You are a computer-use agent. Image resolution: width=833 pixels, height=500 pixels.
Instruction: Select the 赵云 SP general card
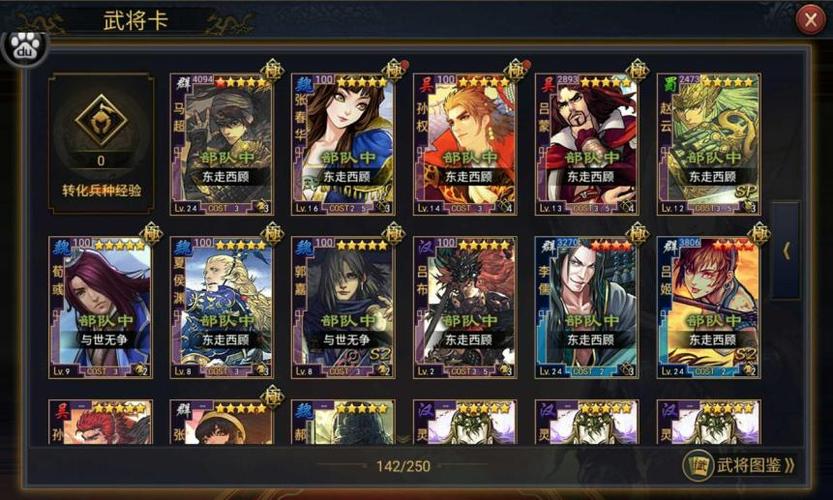point(709,144)
